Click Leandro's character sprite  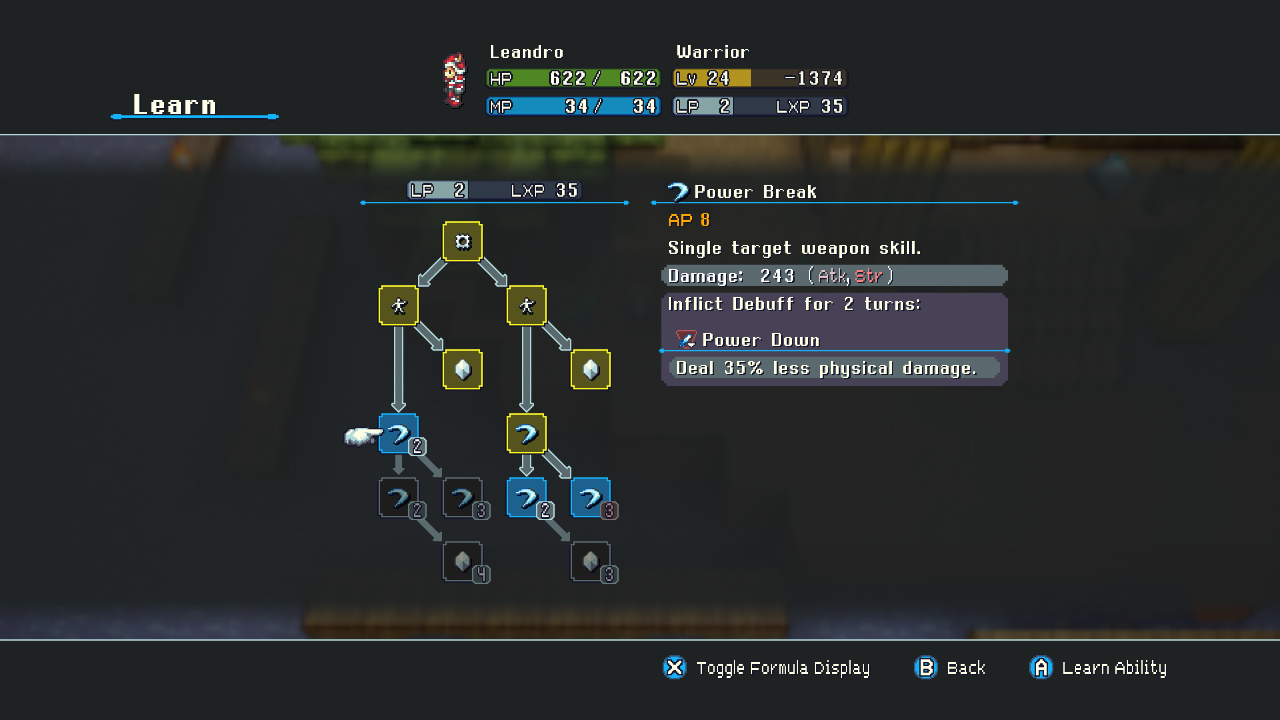click(x=453, y=79)
